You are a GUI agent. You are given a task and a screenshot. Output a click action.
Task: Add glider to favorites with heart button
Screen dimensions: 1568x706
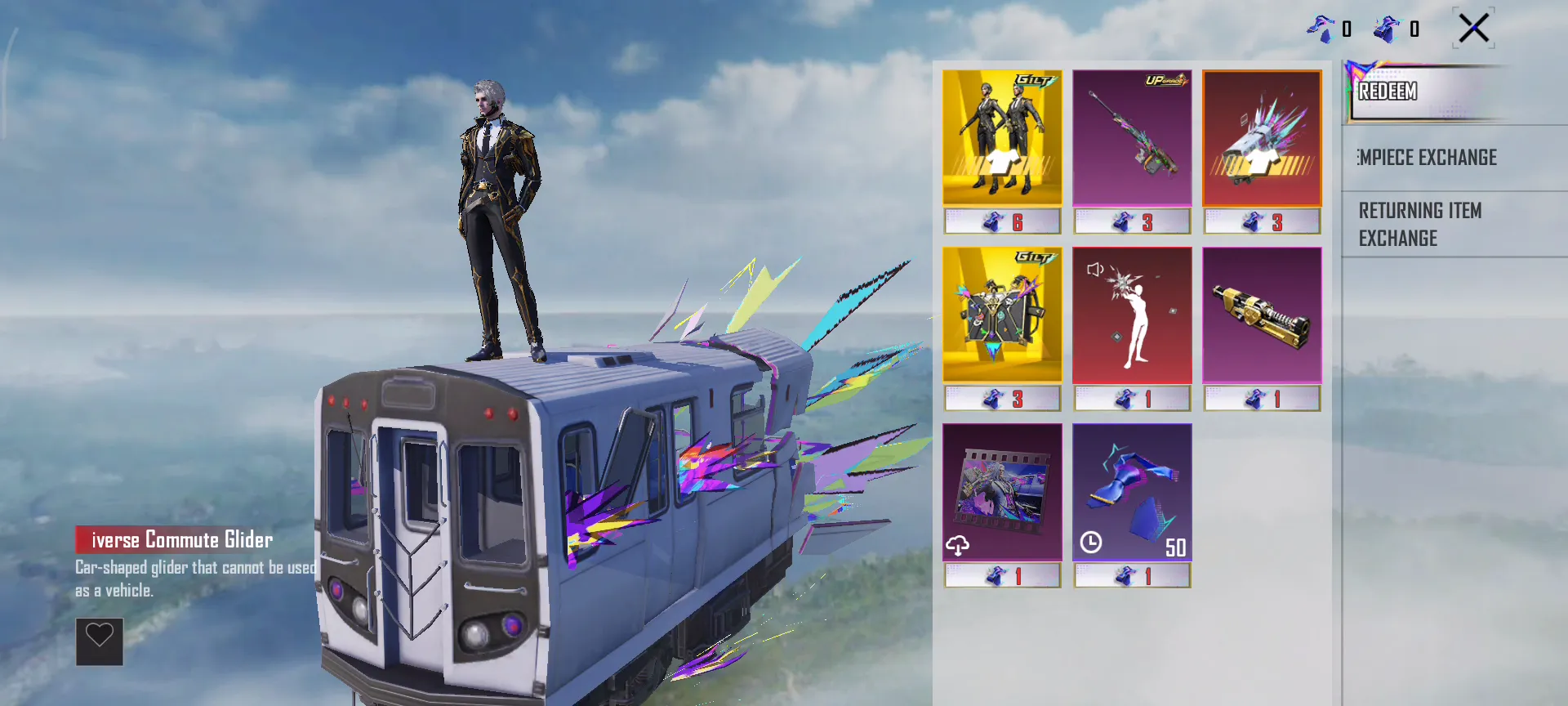point(100,641)
